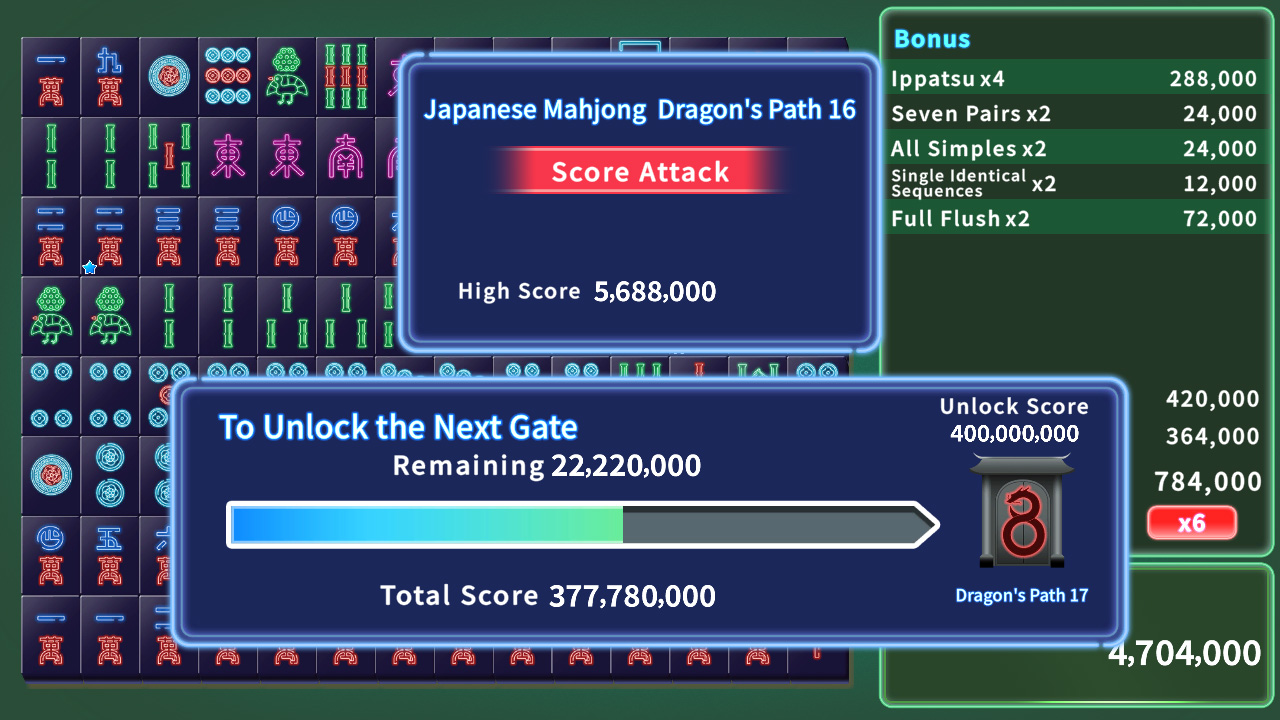
Task: Select the Bonus panel header
Action: (932, 40)
